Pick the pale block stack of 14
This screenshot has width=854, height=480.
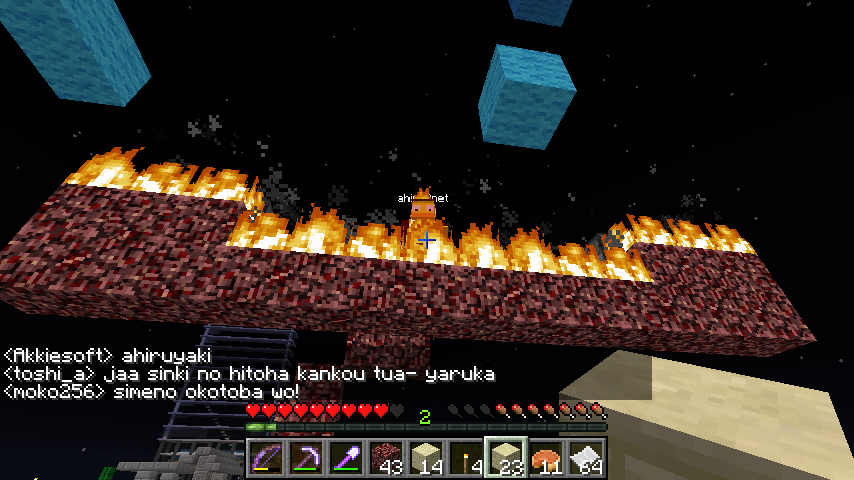[426, 458]
